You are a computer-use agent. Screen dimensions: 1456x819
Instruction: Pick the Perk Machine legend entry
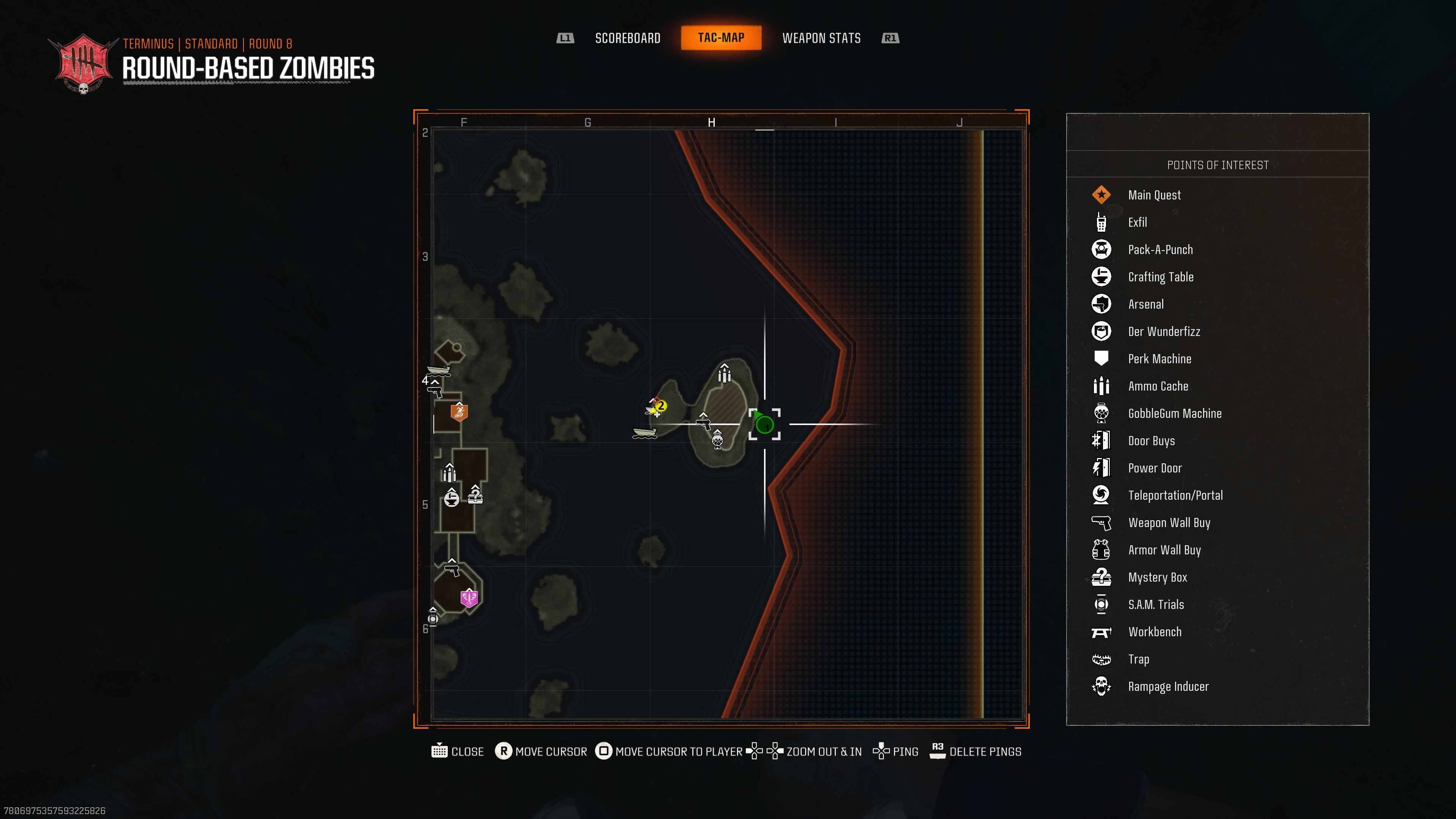[x=1159, y=359]
